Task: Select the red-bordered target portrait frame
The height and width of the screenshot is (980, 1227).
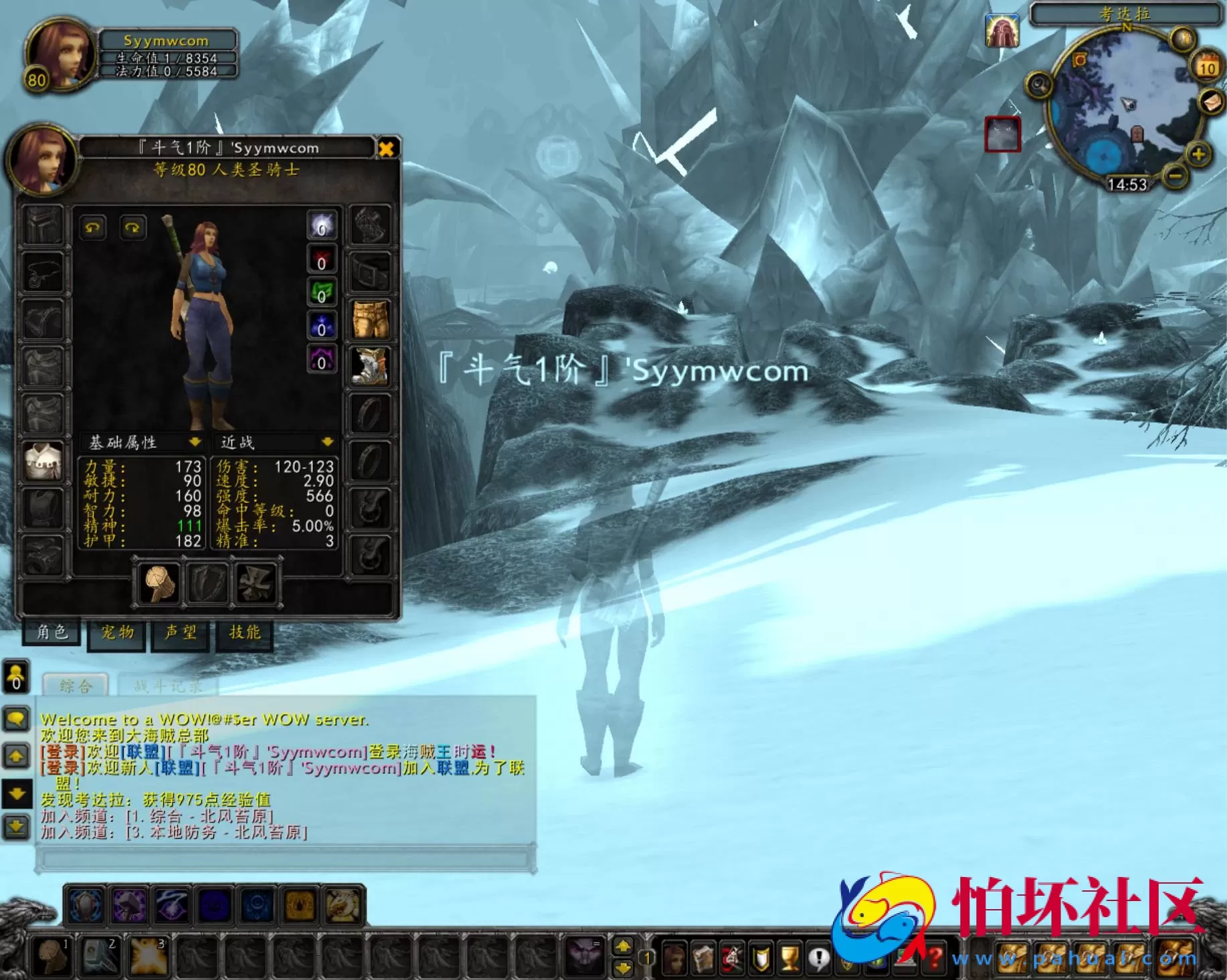Action: [1004, 136]
